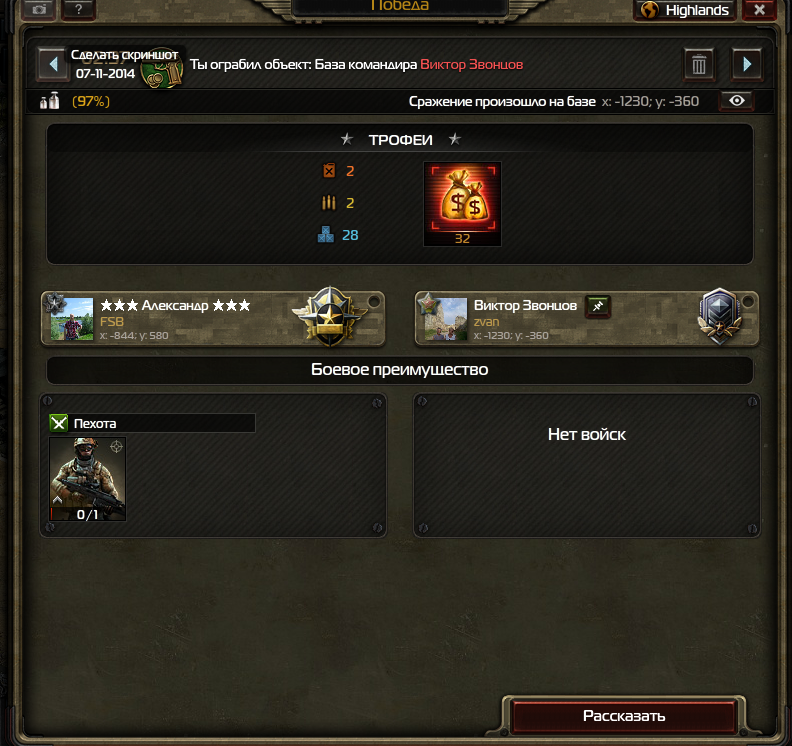792x746 pixels.
Task: Open Александр's player avatar
Action: tap(72, 319)
